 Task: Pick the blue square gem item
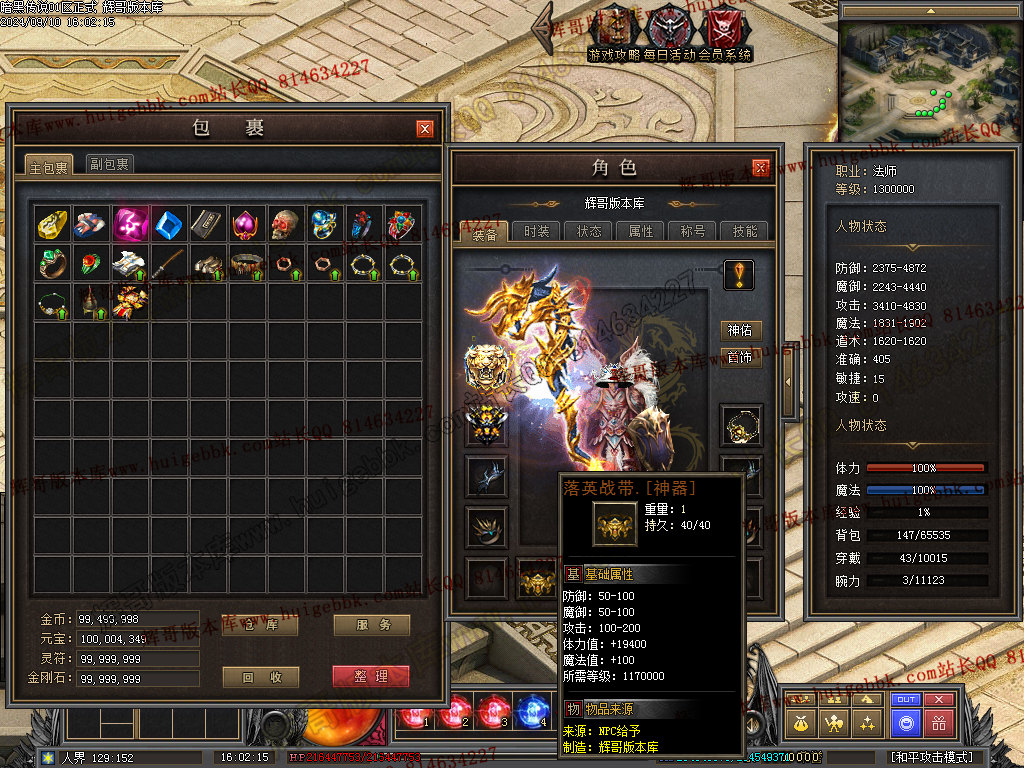169,224
